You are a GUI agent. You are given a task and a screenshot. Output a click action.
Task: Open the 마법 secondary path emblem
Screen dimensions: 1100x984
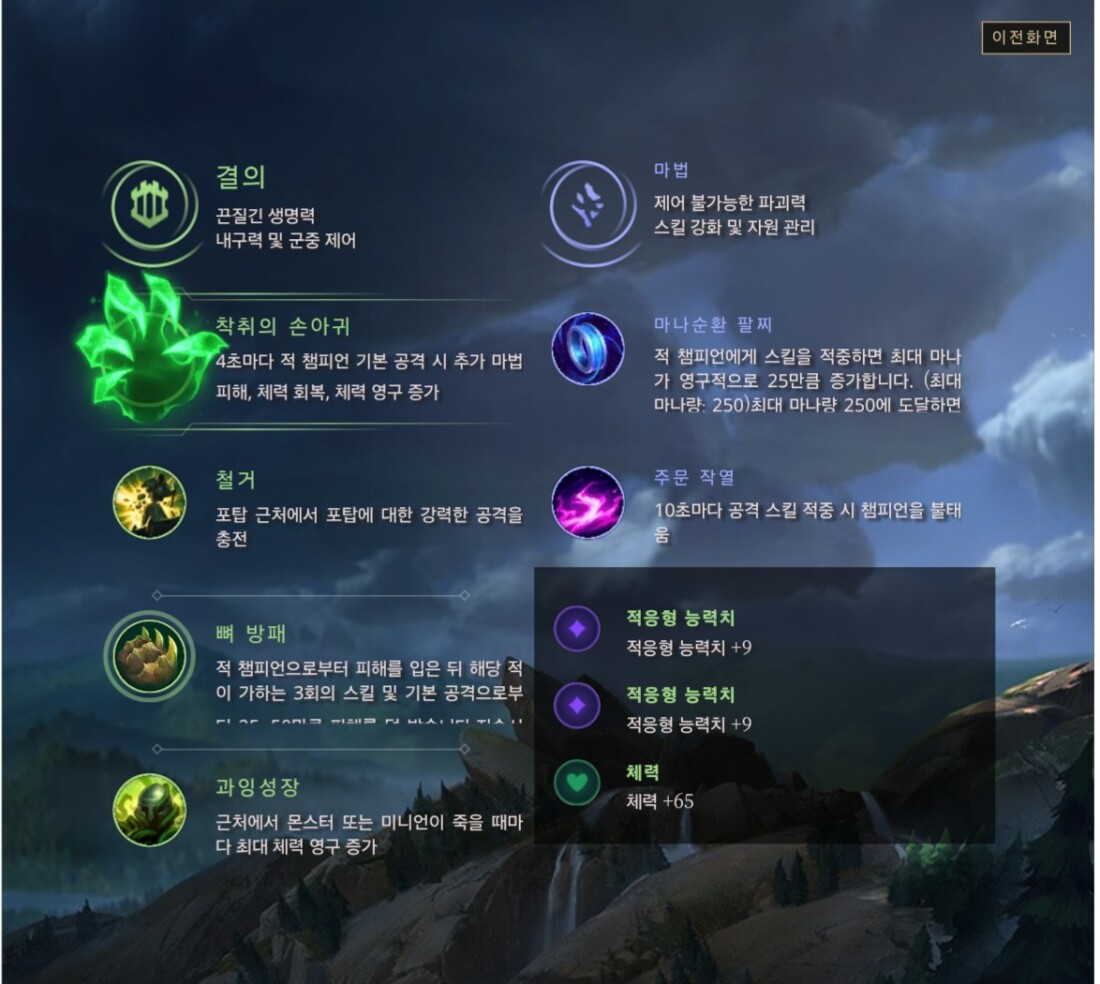click(x=587, y=207)
